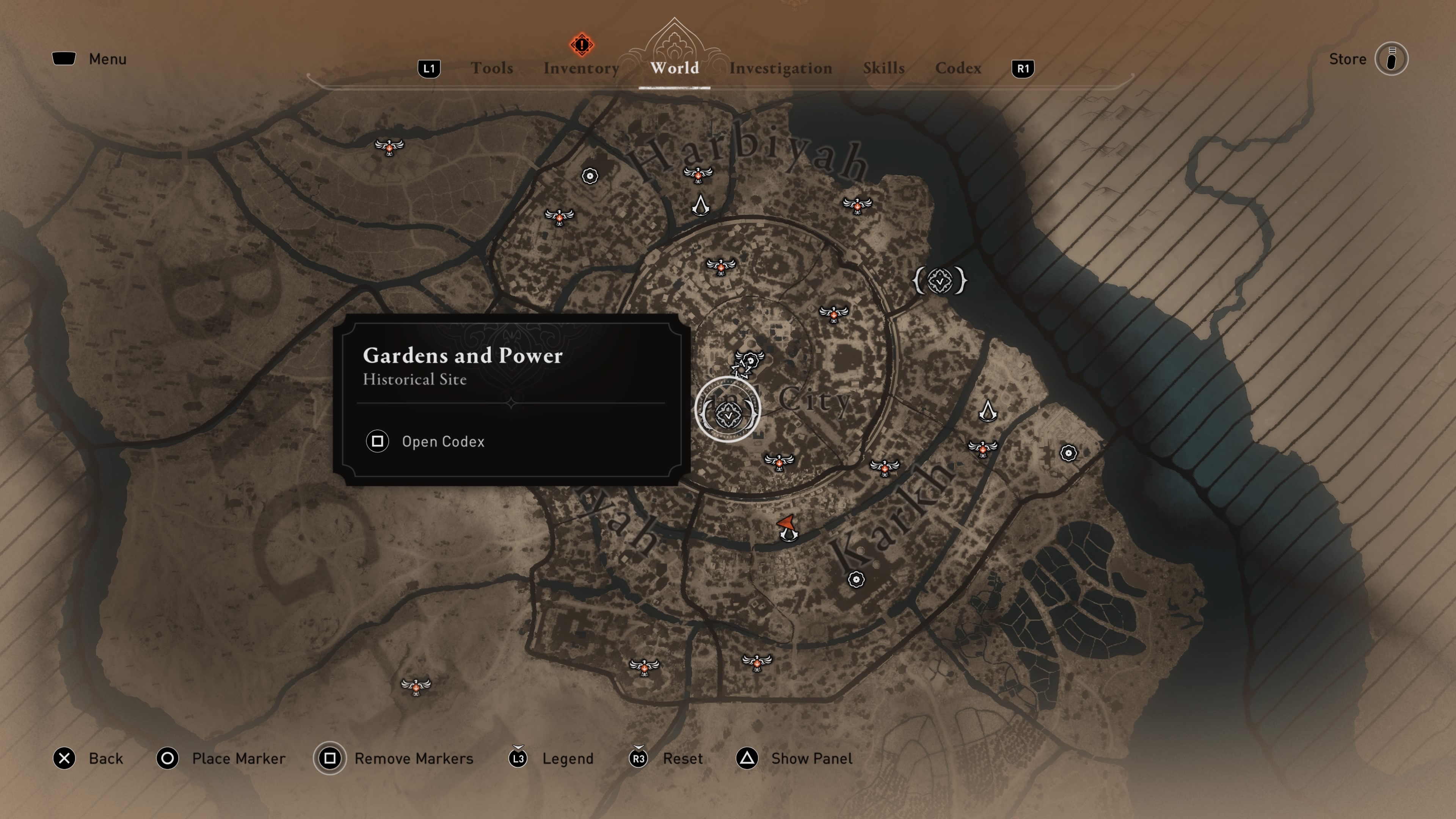Activate Remove Markers

click(x=413, y=758)
